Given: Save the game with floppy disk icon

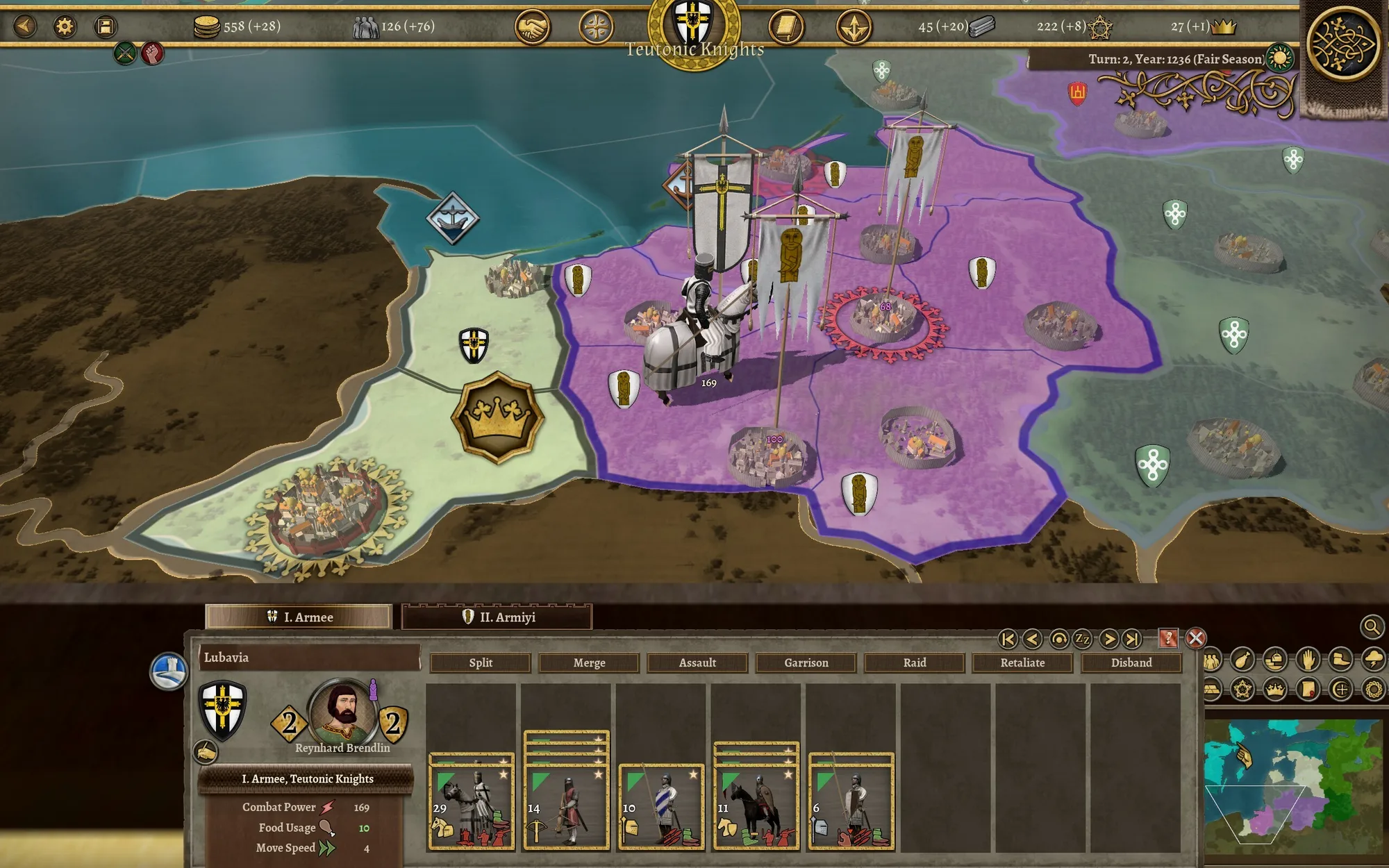Looking at the screenshot, I should point(105,26).
